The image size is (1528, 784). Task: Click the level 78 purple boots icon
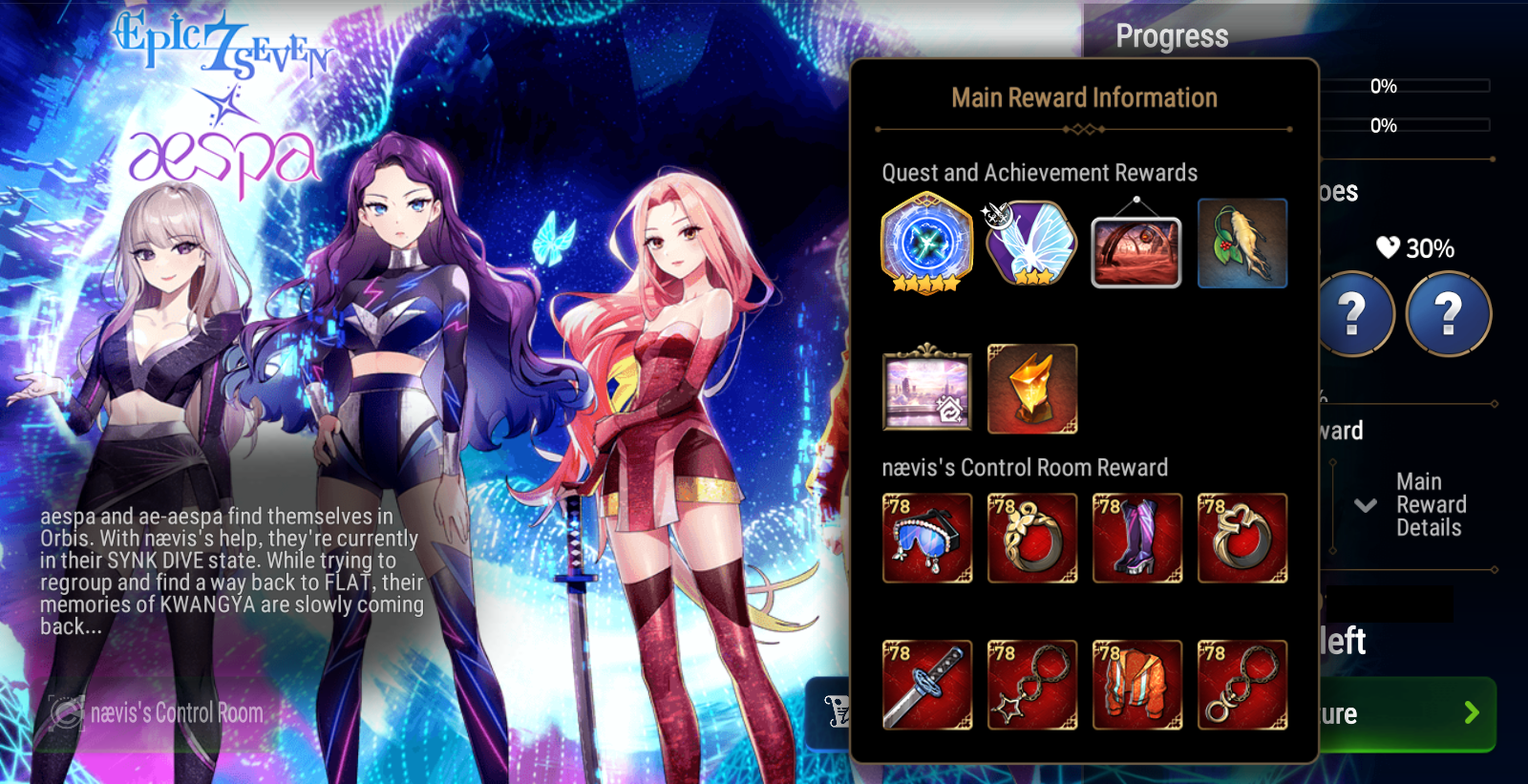pos(1137,538)
